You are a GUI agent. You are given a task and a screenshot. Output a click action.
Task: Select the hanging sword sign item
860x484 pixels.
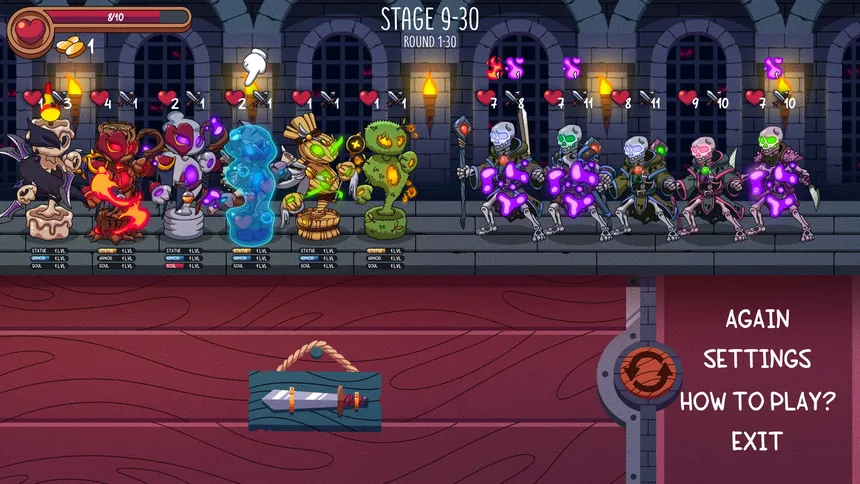315,400
